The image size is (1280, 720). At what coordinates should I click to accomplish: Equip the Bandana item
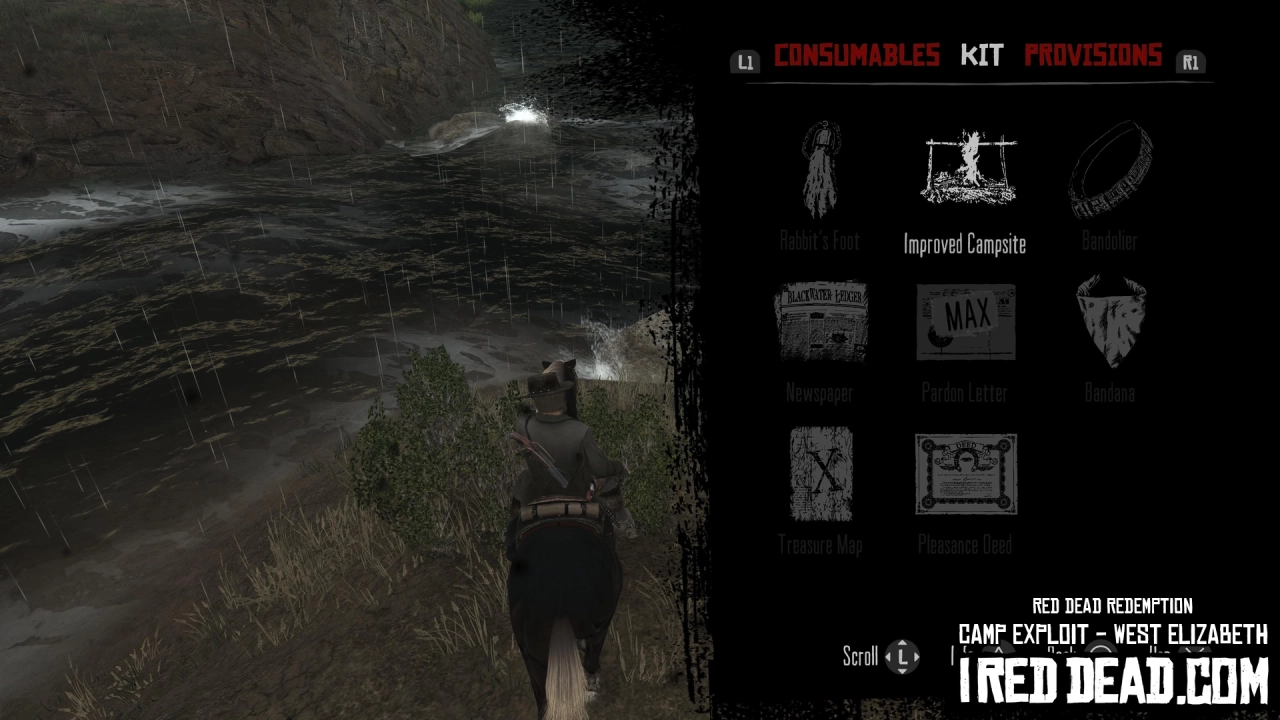point(1110,320)
